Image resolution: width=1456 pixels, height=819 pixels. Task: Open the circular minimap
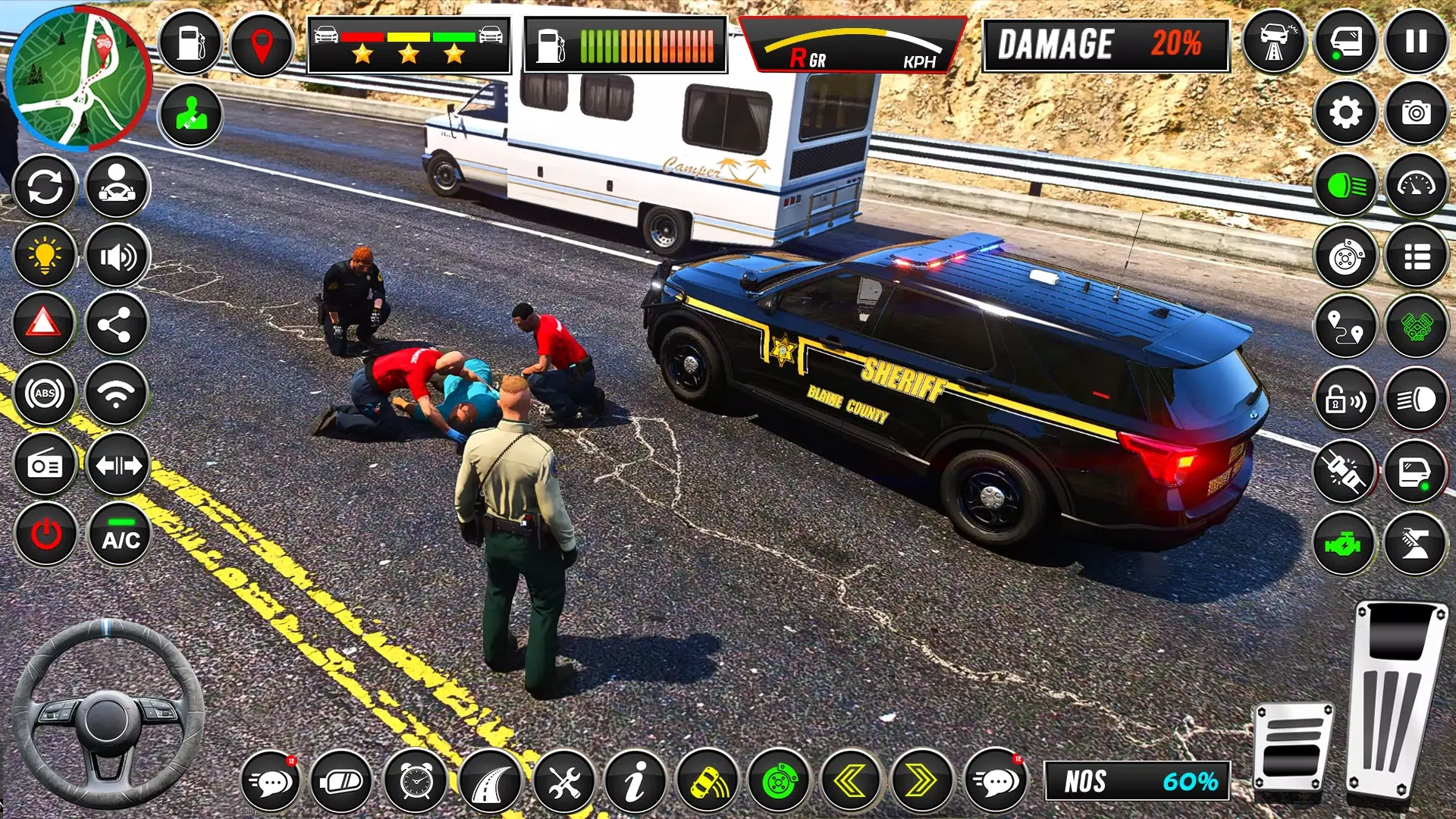point(78,77)
